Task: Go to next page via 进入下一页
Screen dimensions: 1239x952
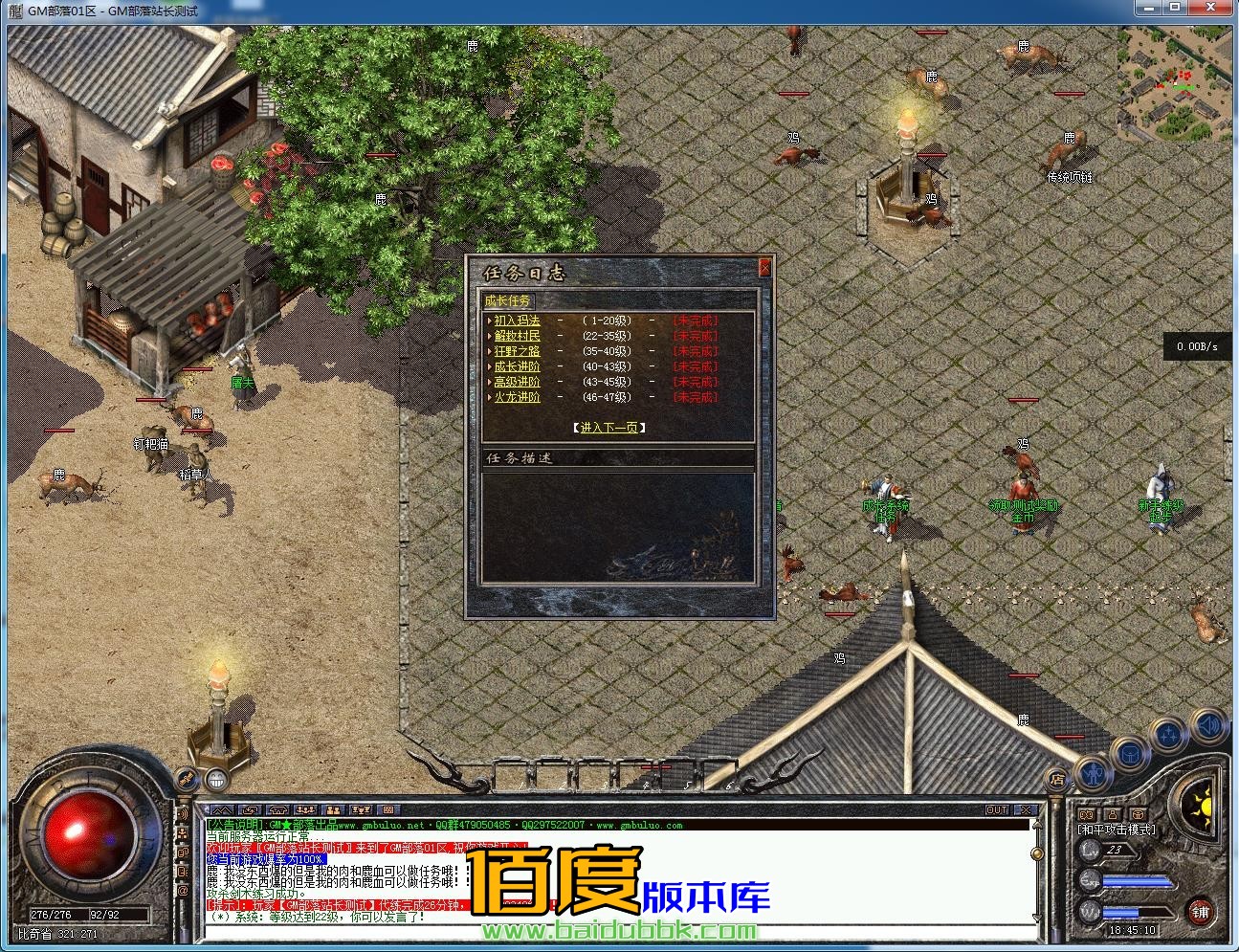Action: (609, 428)
